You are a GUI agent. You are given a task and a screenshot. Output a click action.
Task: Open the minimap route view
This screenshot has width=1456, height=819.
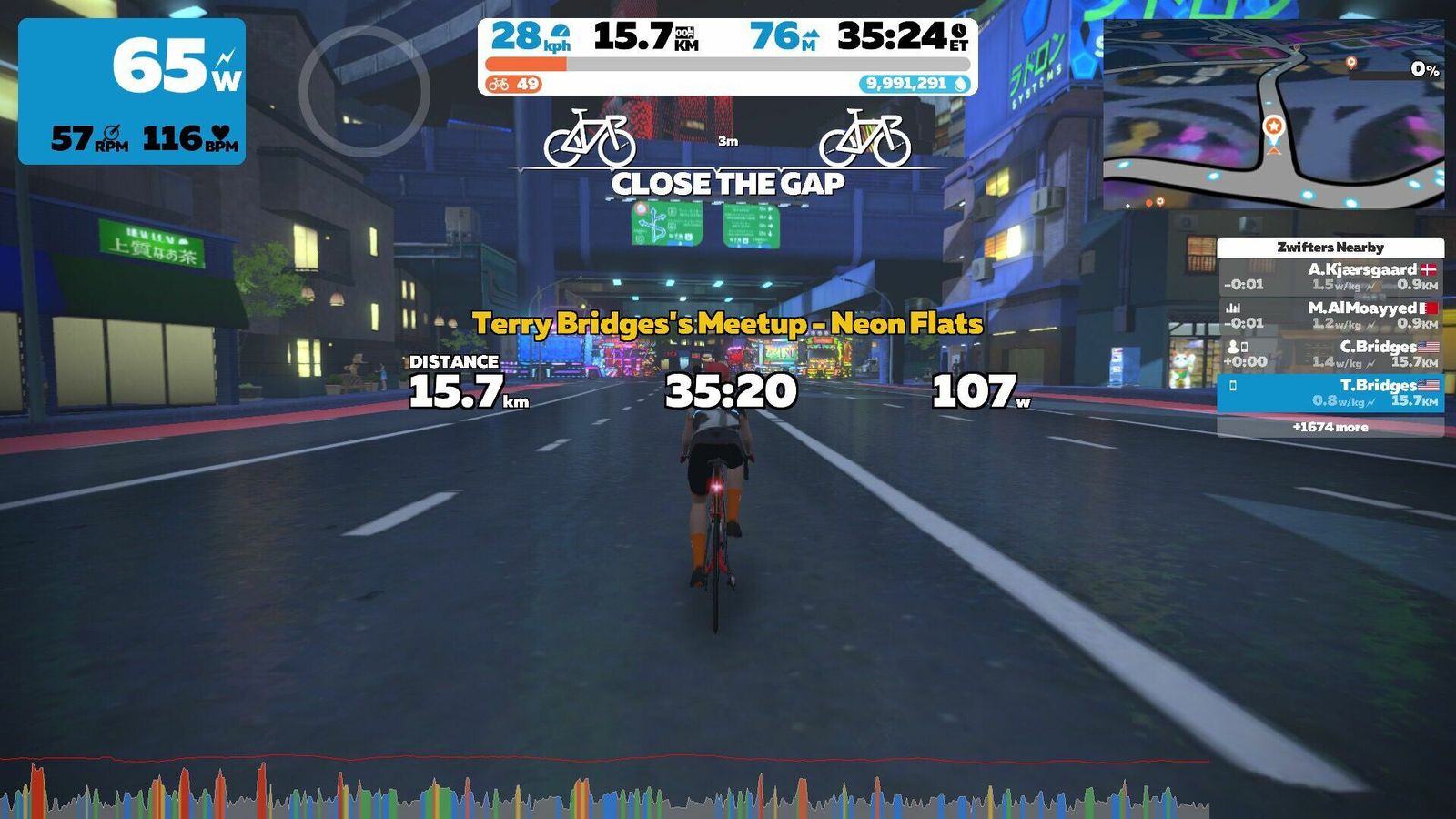point(1273,115)
